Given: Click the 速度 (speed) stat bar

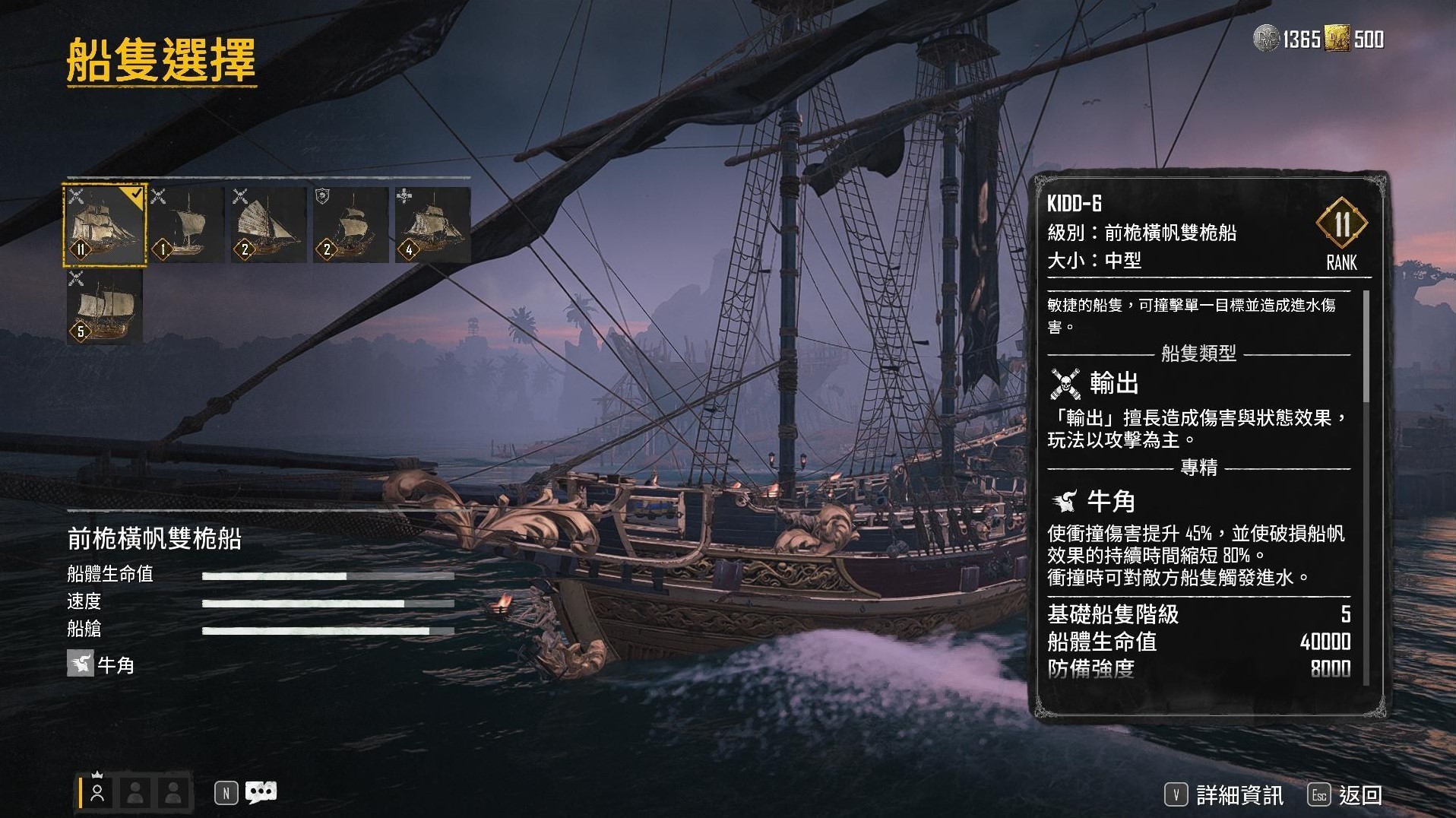Looking at the screenshot, I should [x=304, y=603].
